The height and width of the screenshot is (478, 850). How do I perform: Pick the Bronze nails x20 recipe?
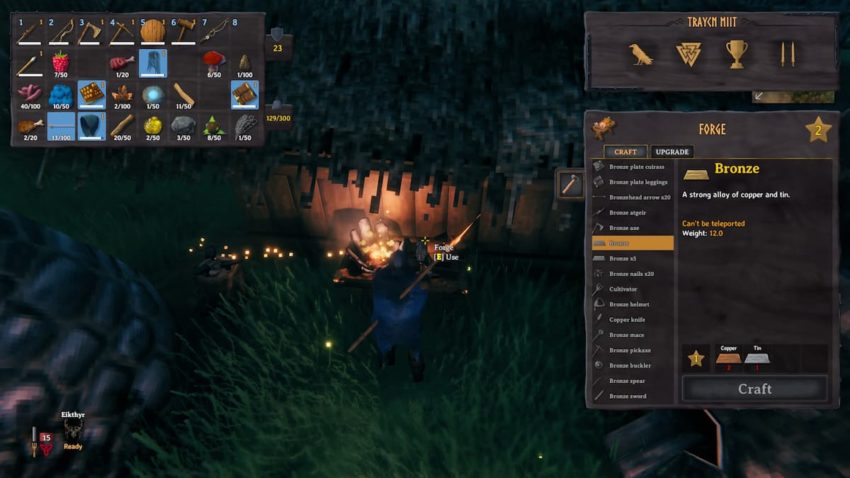pos(632,273)
